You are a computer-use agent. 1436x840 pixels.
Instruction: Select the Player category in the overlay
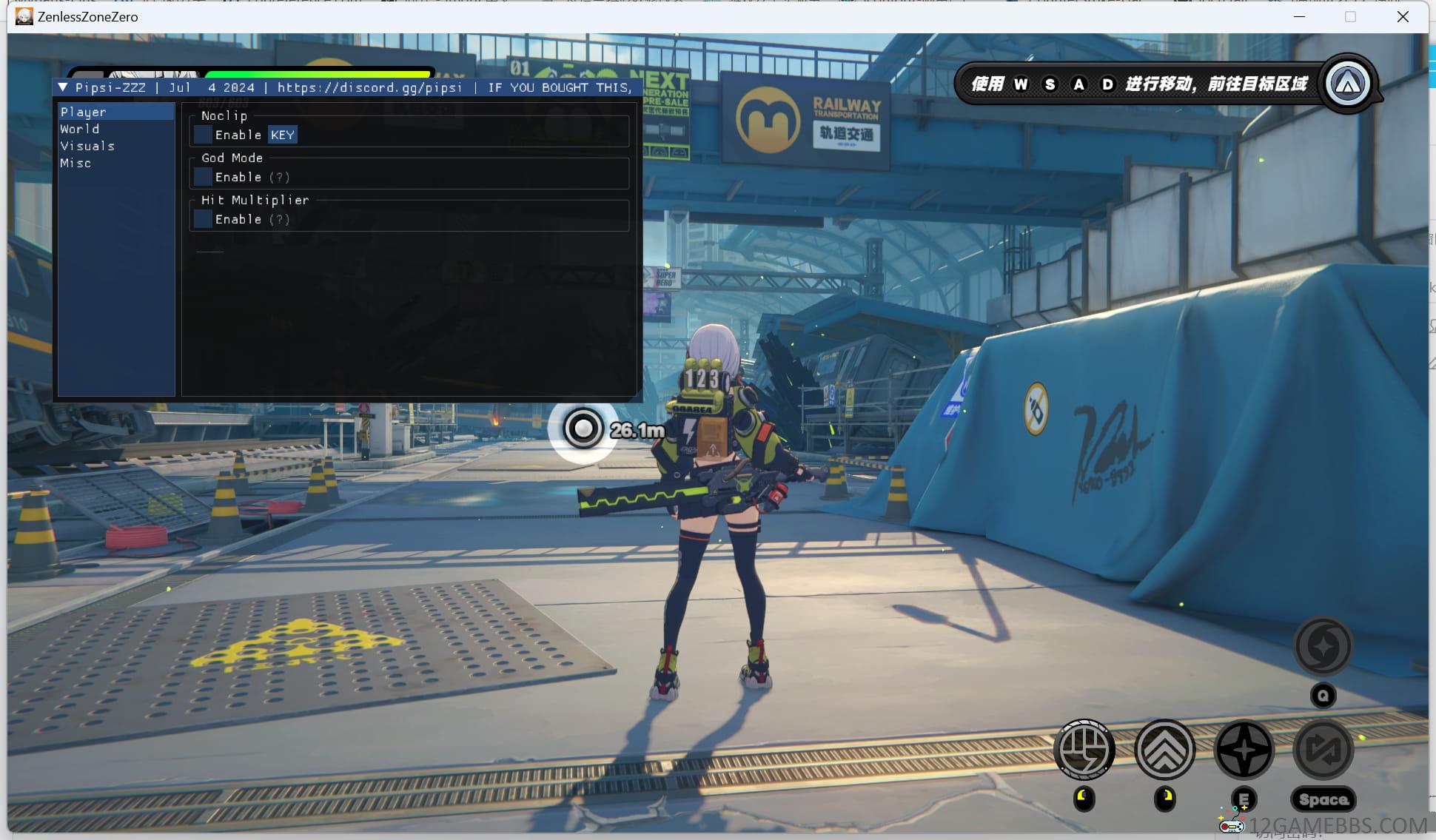click(x=84, y=112)
